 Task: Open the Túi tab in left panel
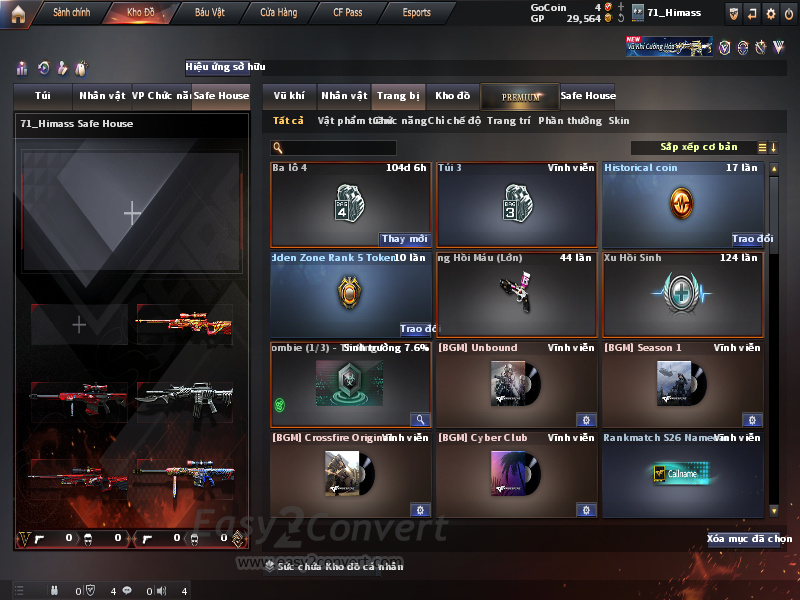pos(43,96)
